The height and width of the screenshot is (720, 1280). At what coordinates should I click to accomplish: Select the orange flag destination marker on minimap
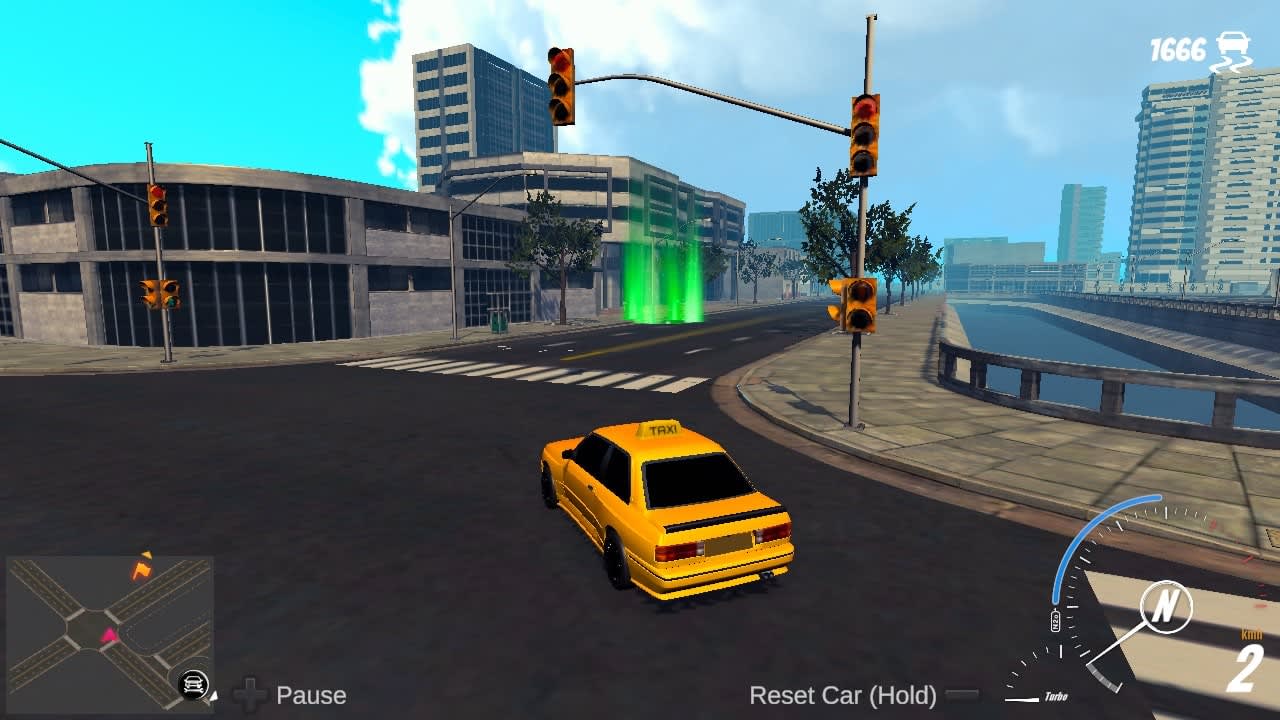[x=141, y=570]
